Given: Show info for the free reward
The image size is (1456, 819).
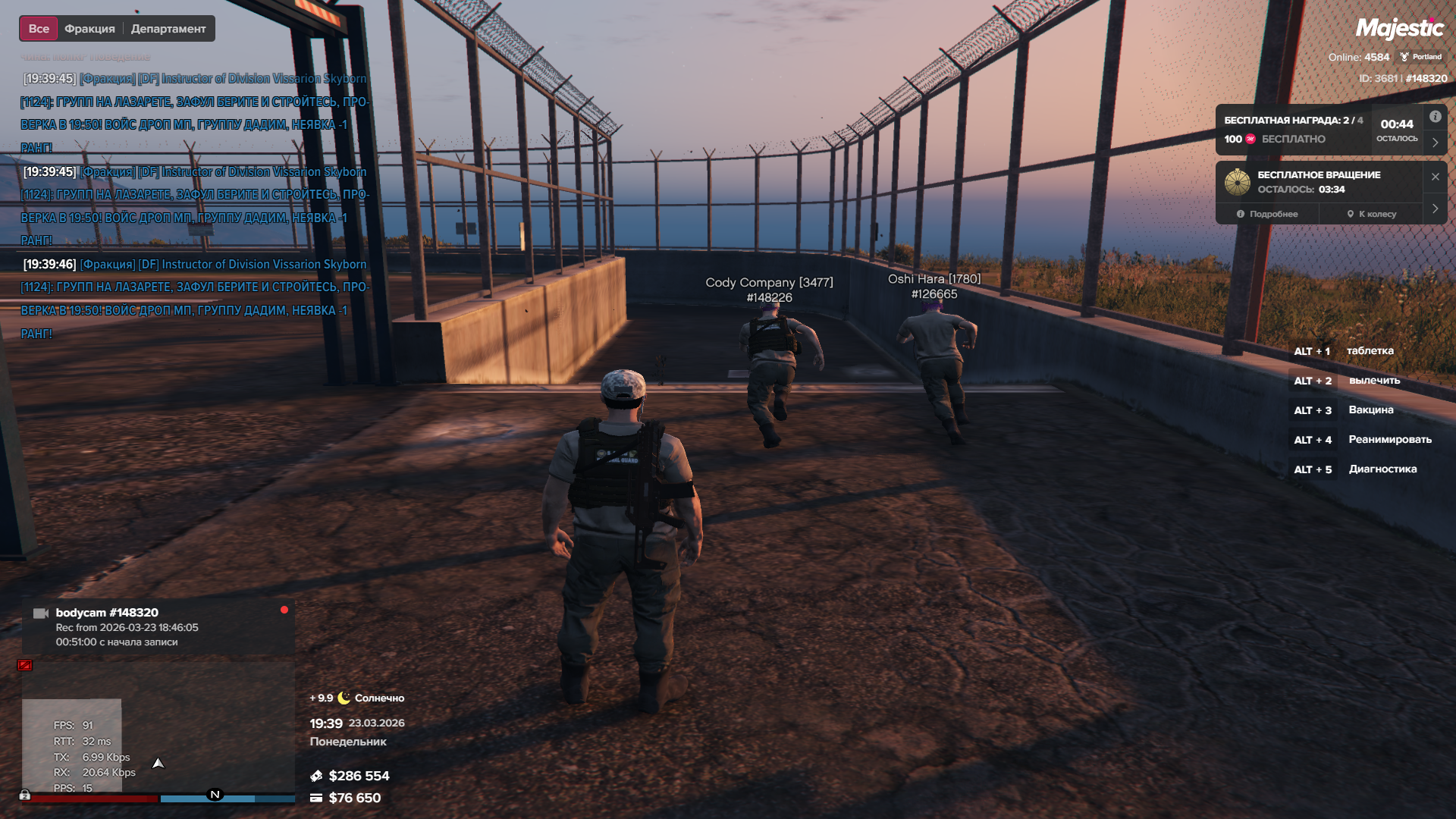Looking at the screenshot, I should point(1436,117).
